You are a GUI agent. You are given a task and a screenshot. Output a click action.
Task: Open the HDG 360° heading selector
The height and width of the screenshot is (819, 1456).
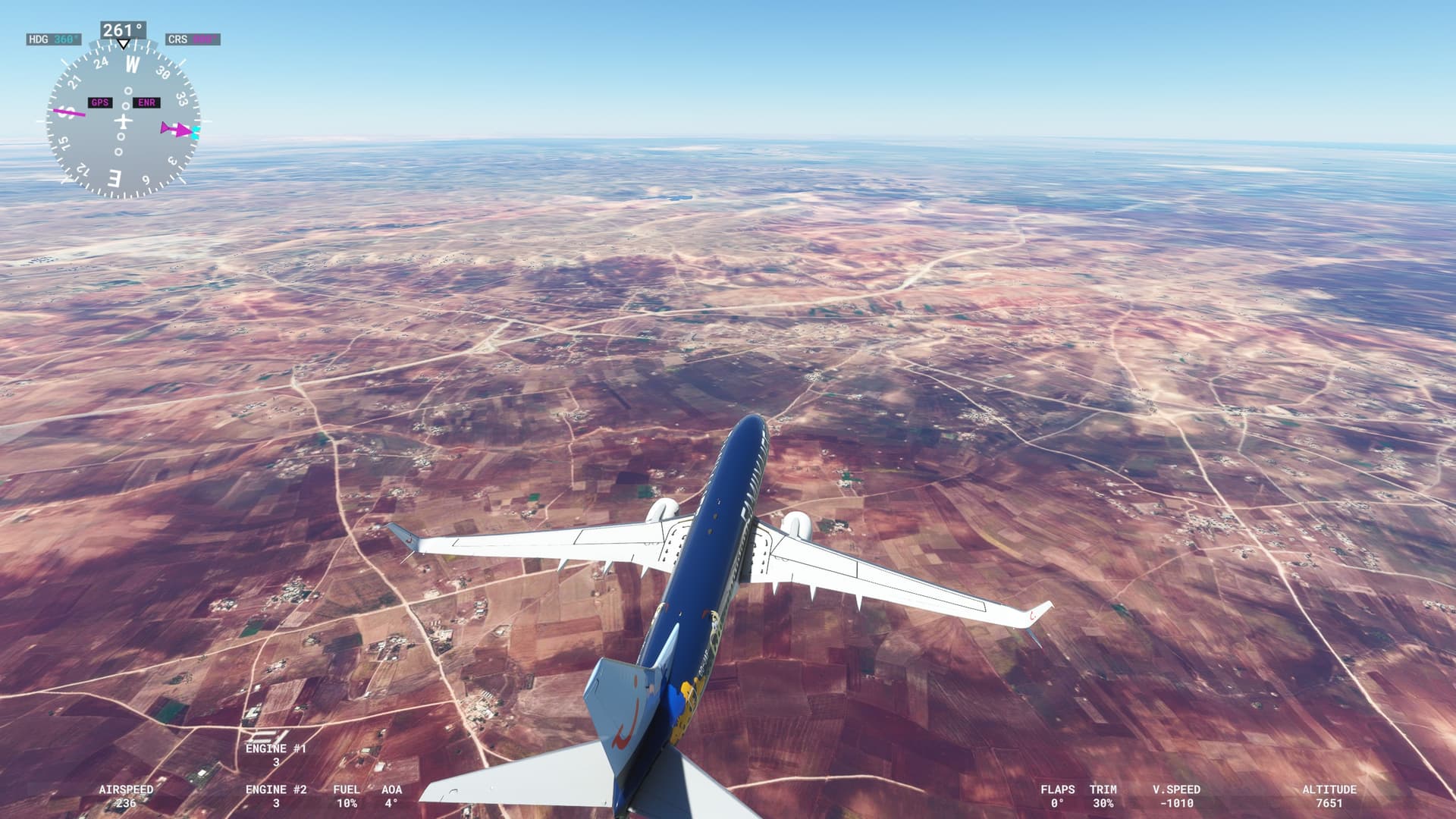click(x=53, y=38)
